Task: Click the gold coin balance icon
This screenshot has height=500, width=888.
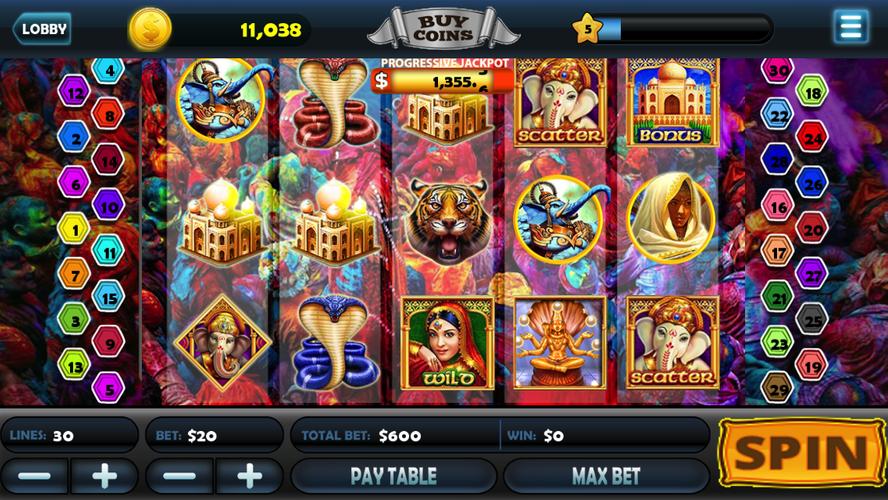Action: pos(150,28)
